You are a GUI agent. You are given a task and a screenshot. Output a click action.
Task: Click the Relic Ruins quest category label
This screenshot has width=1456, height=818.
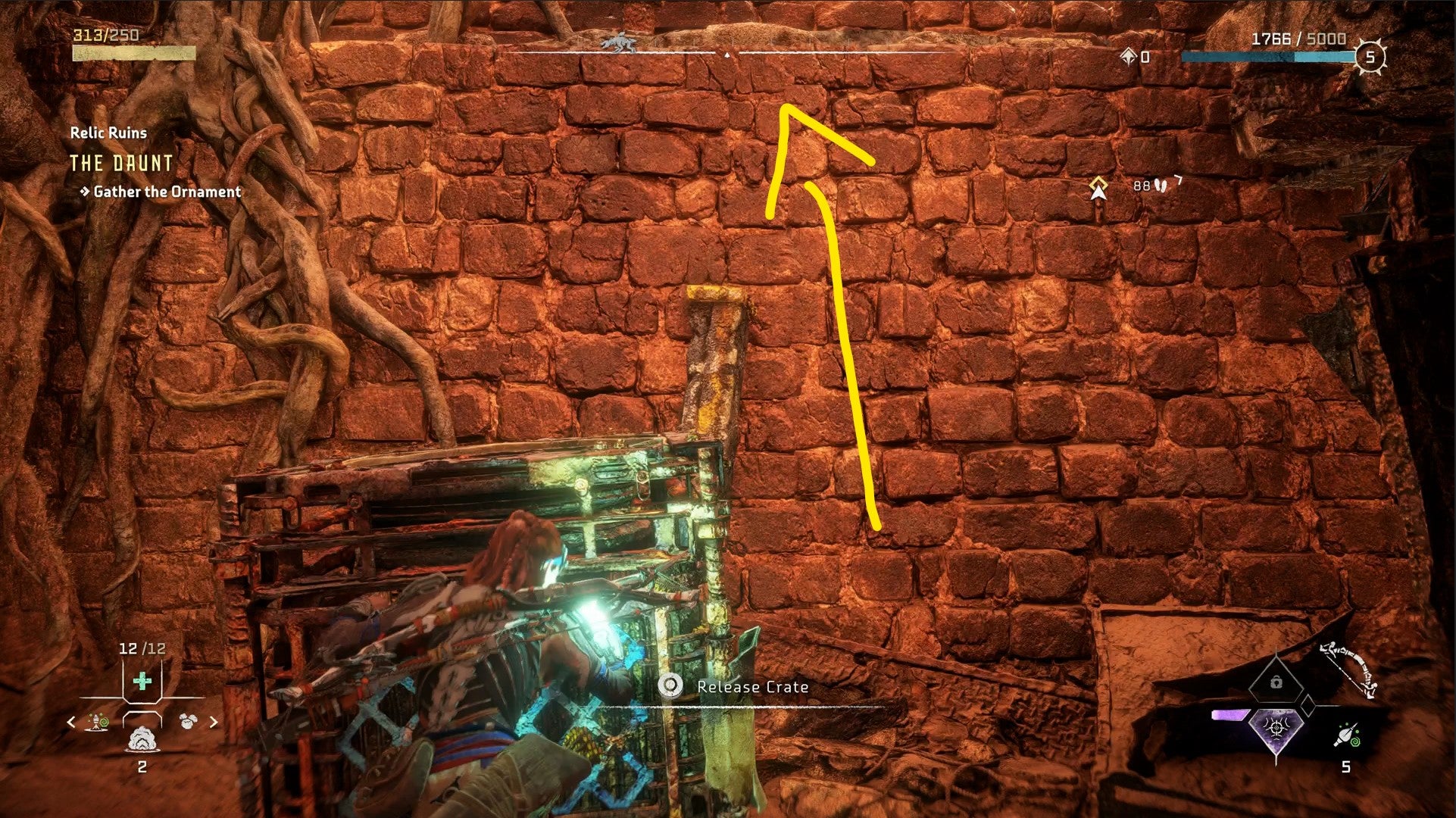108,133
